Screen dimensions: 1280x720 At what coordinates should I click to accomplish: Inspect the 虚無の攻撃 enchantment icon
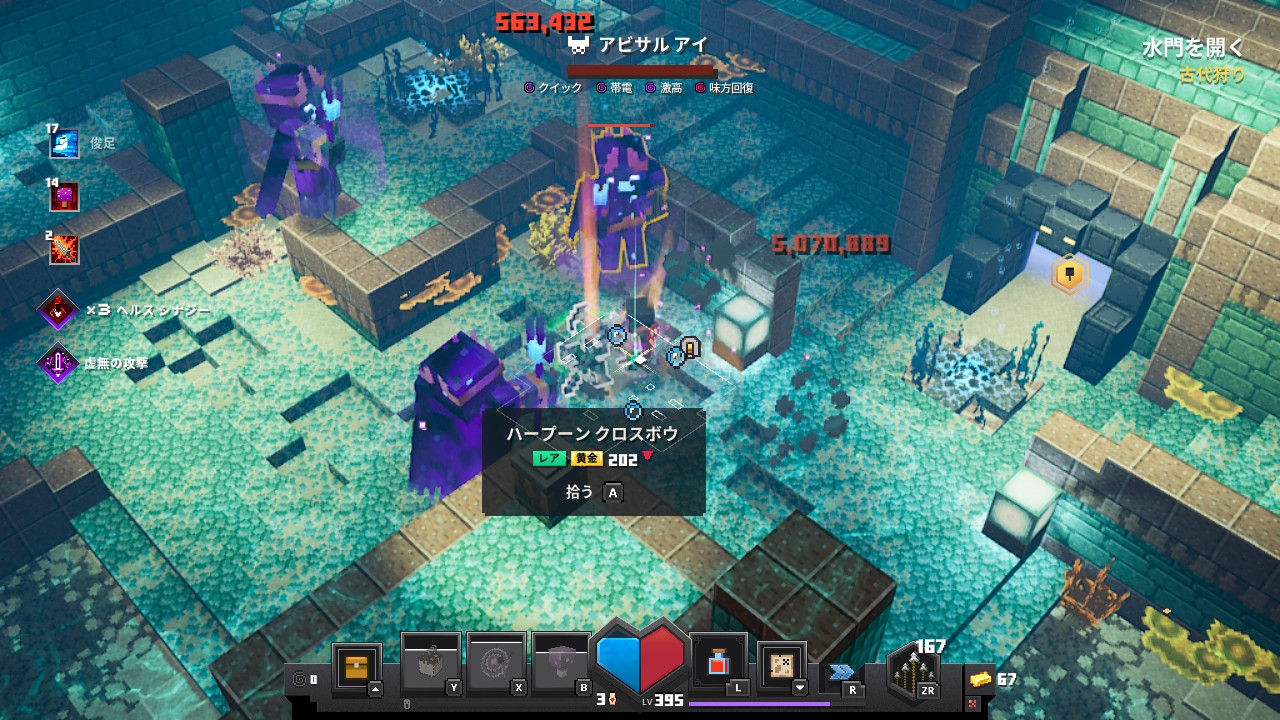[x=58, y=364]
